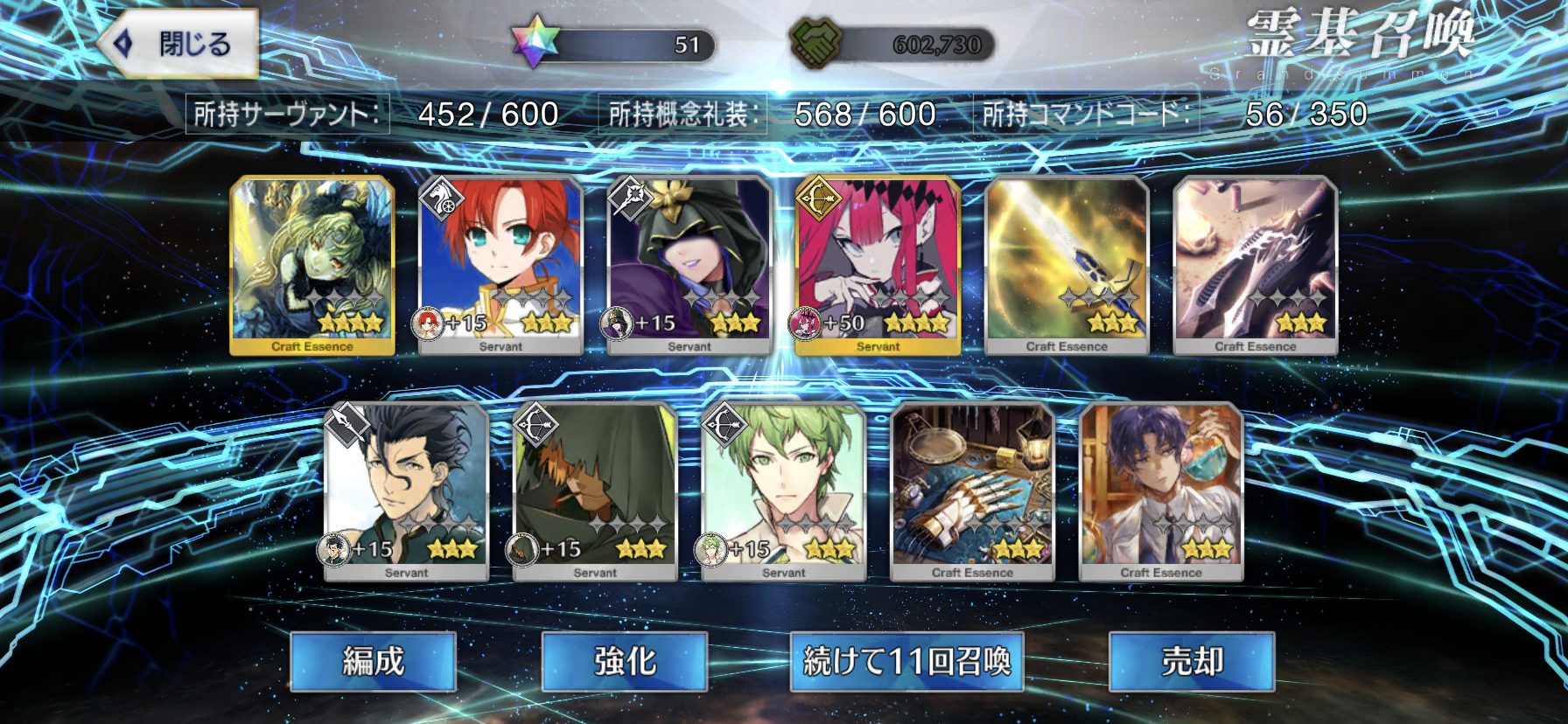
Task: Select the dark-haired Lancer servant card
Action: coord(406,491)
